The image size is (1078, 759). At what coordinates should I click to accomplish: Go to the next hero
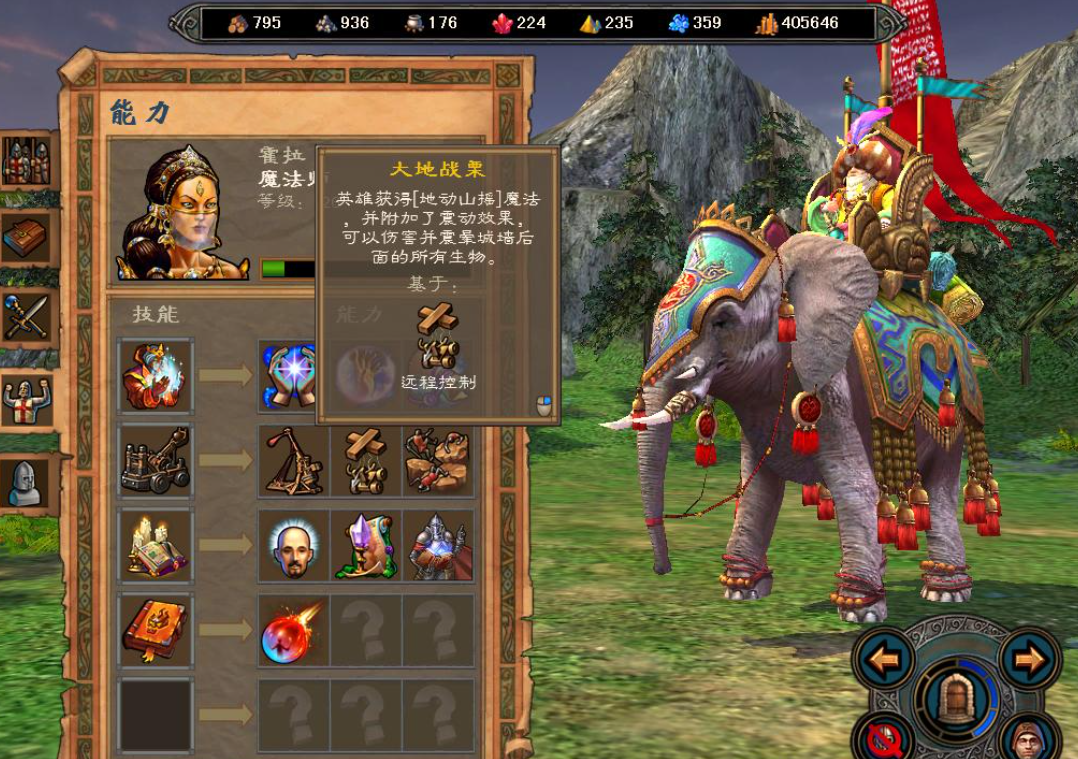(1028, 660)
